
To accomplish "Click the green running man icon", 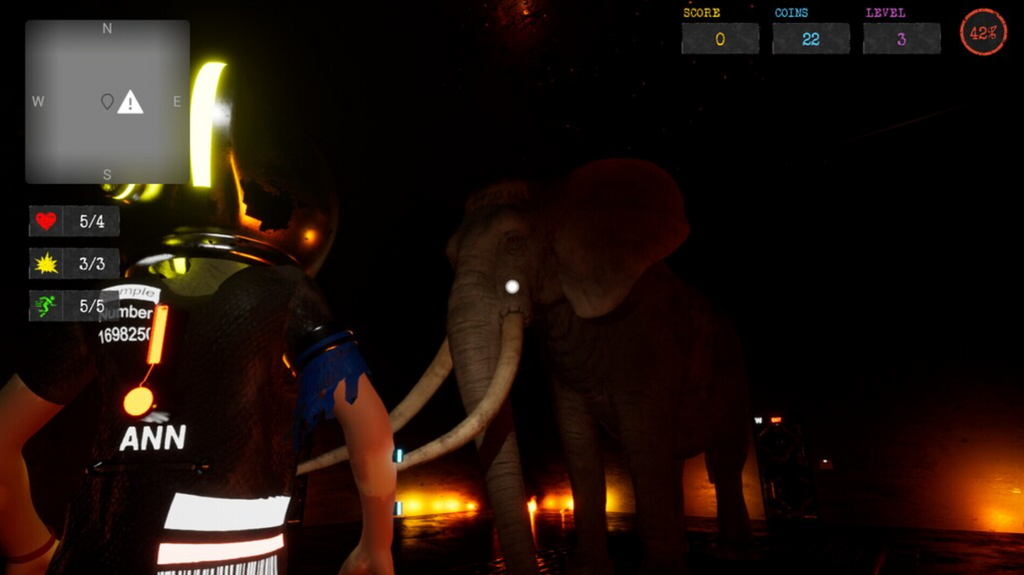I will [x=46, y=306].
